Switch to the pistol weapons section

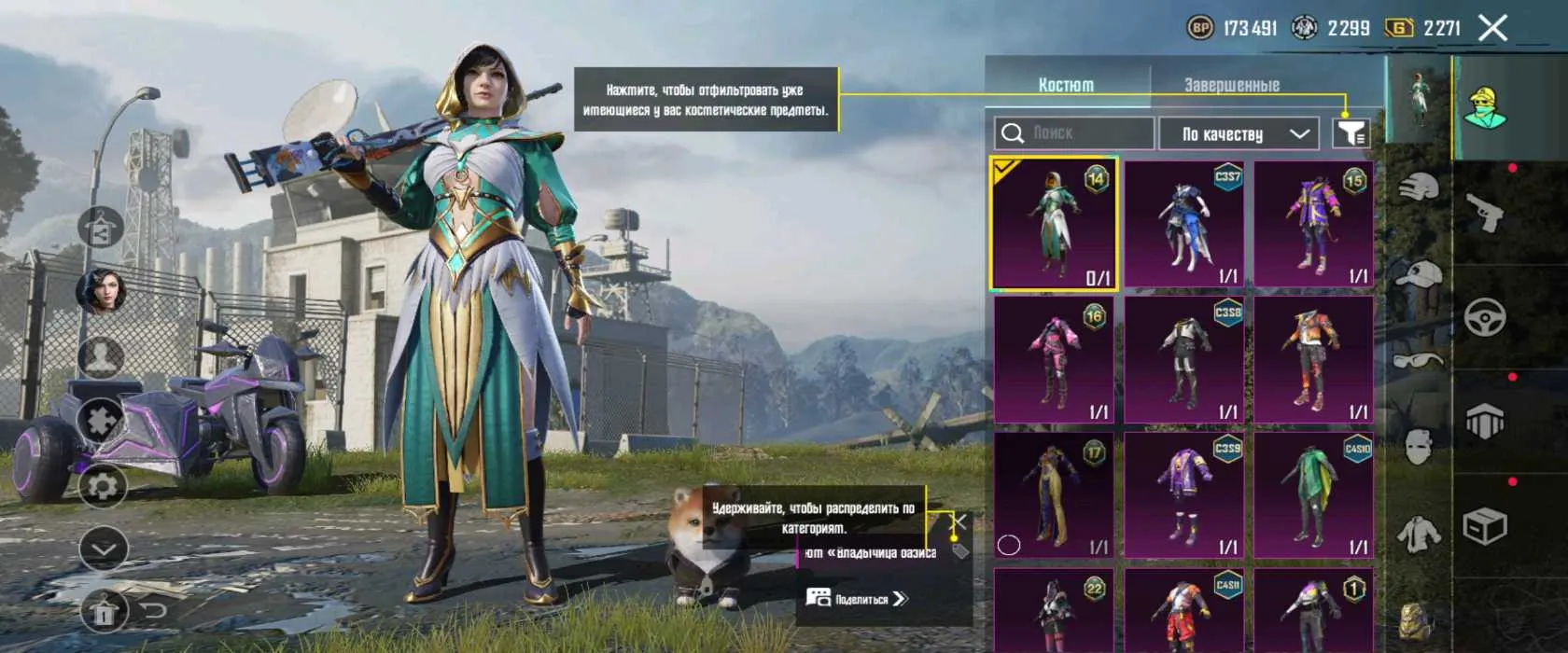point(1484,213)
